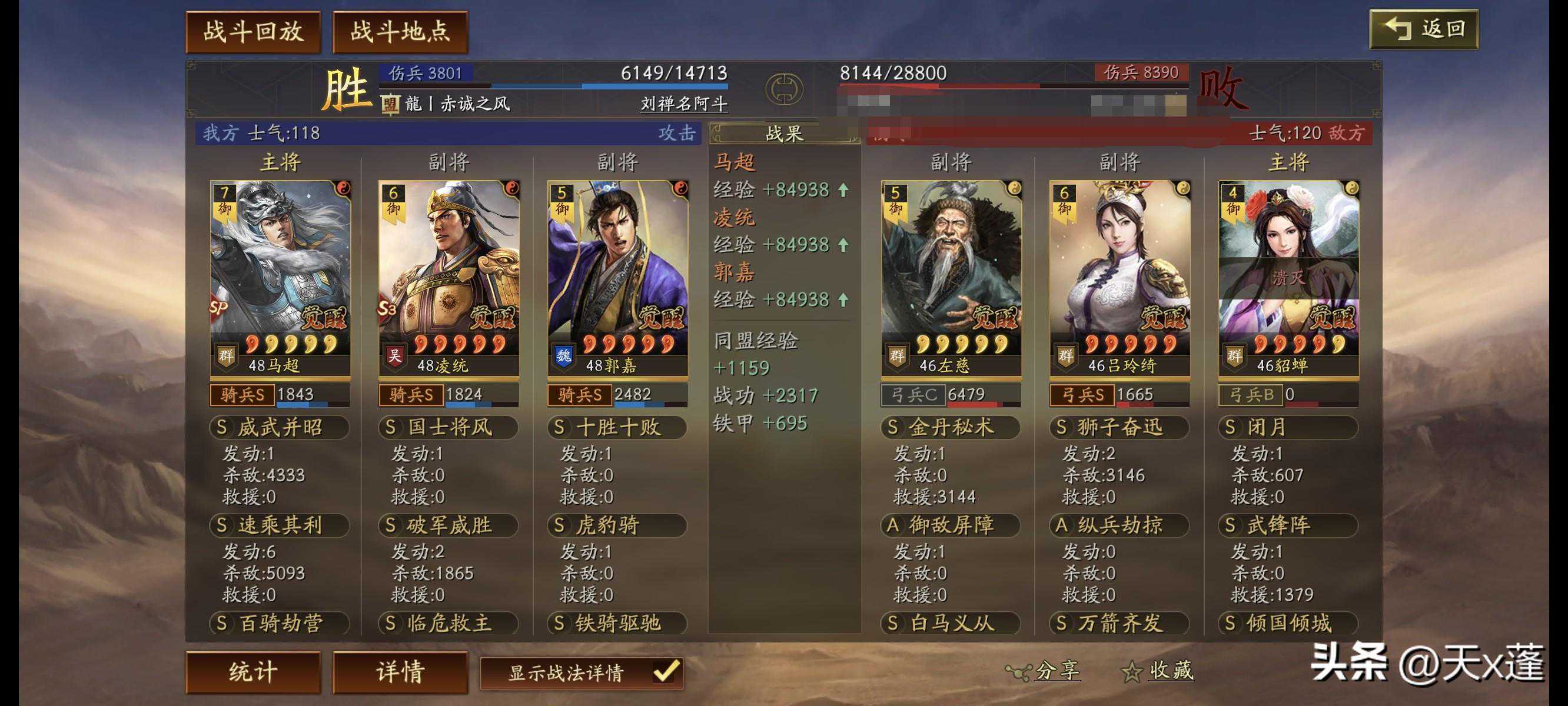Open the 破军威胜 tactic
This screenshot has width=1568, height=706.
[449, 525]
